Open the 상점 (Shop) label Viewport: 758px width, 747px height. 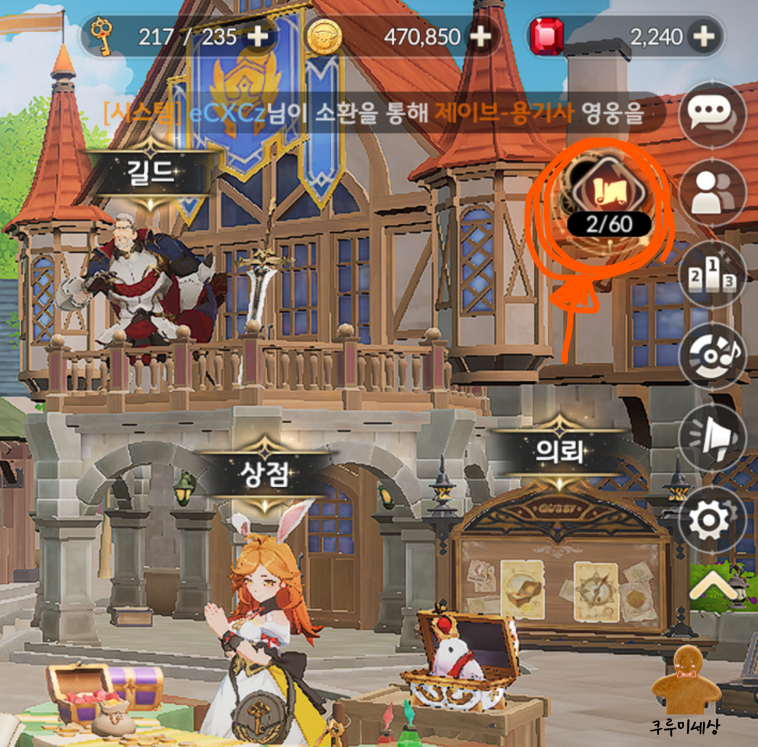[x=266, y=474]
